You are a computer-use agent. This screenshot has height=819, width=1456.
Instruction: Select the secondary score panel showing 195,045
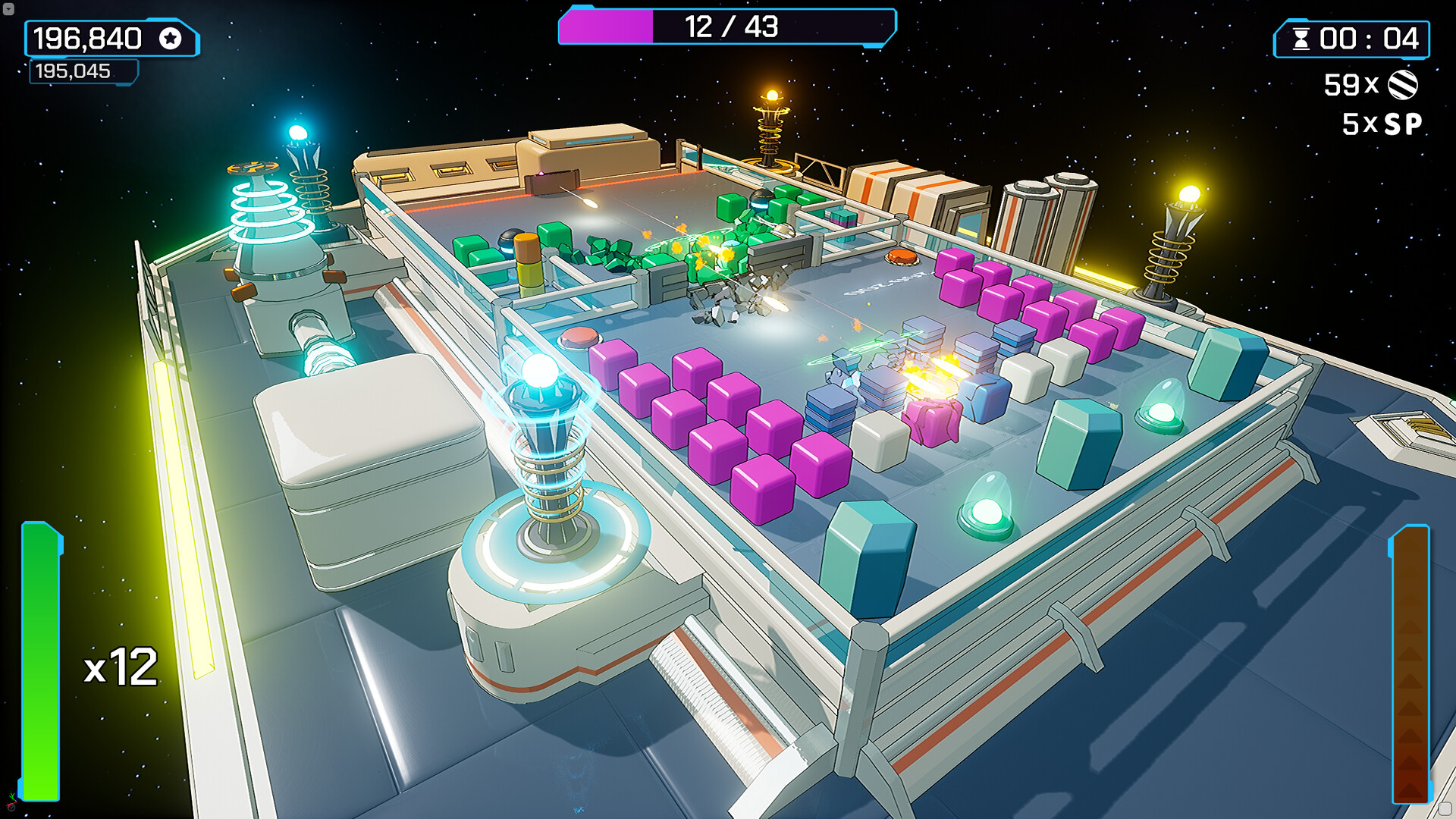(x=83, y=71)
